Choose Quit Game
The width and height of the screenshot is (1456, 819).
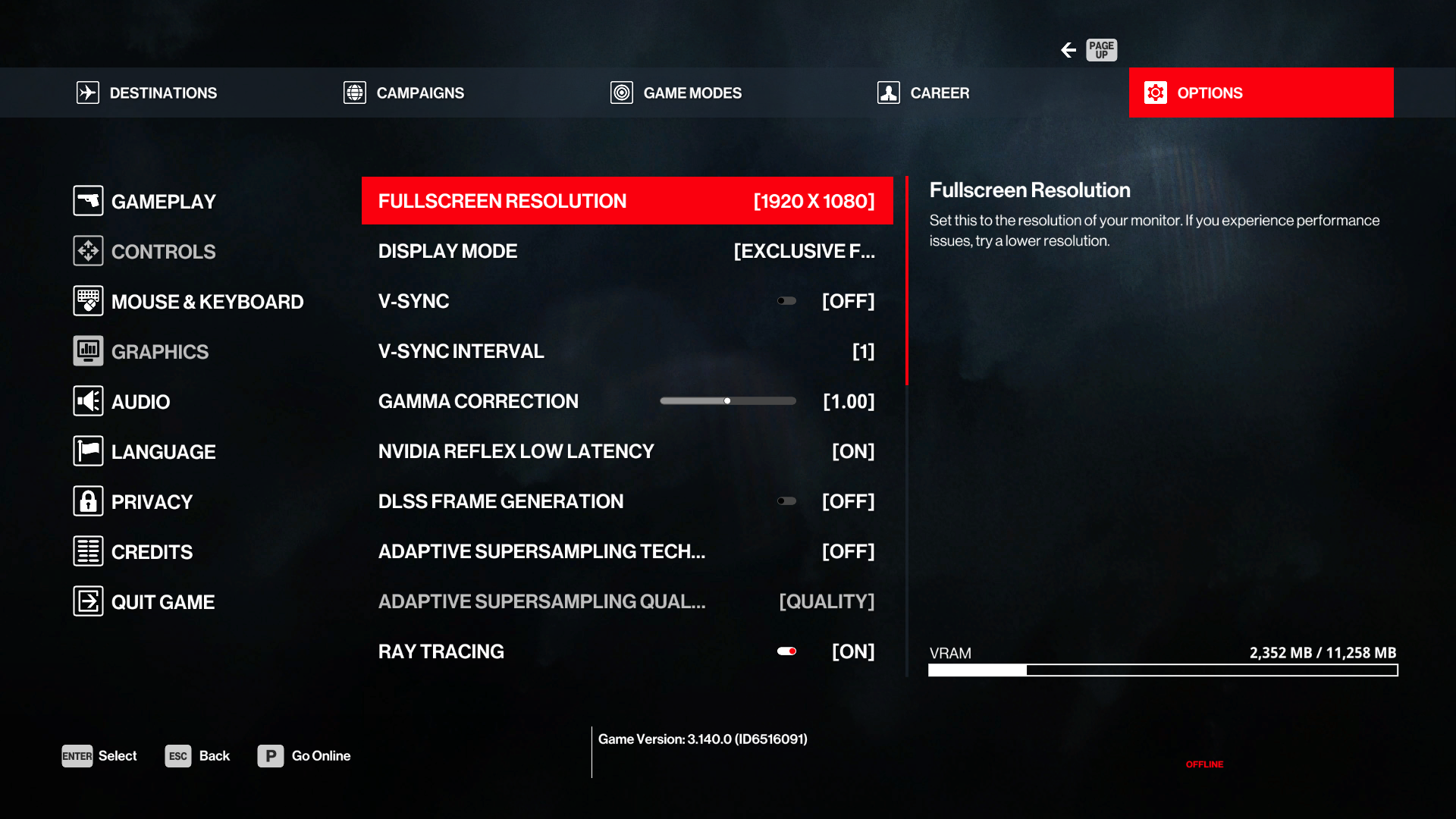pos(144,602)
